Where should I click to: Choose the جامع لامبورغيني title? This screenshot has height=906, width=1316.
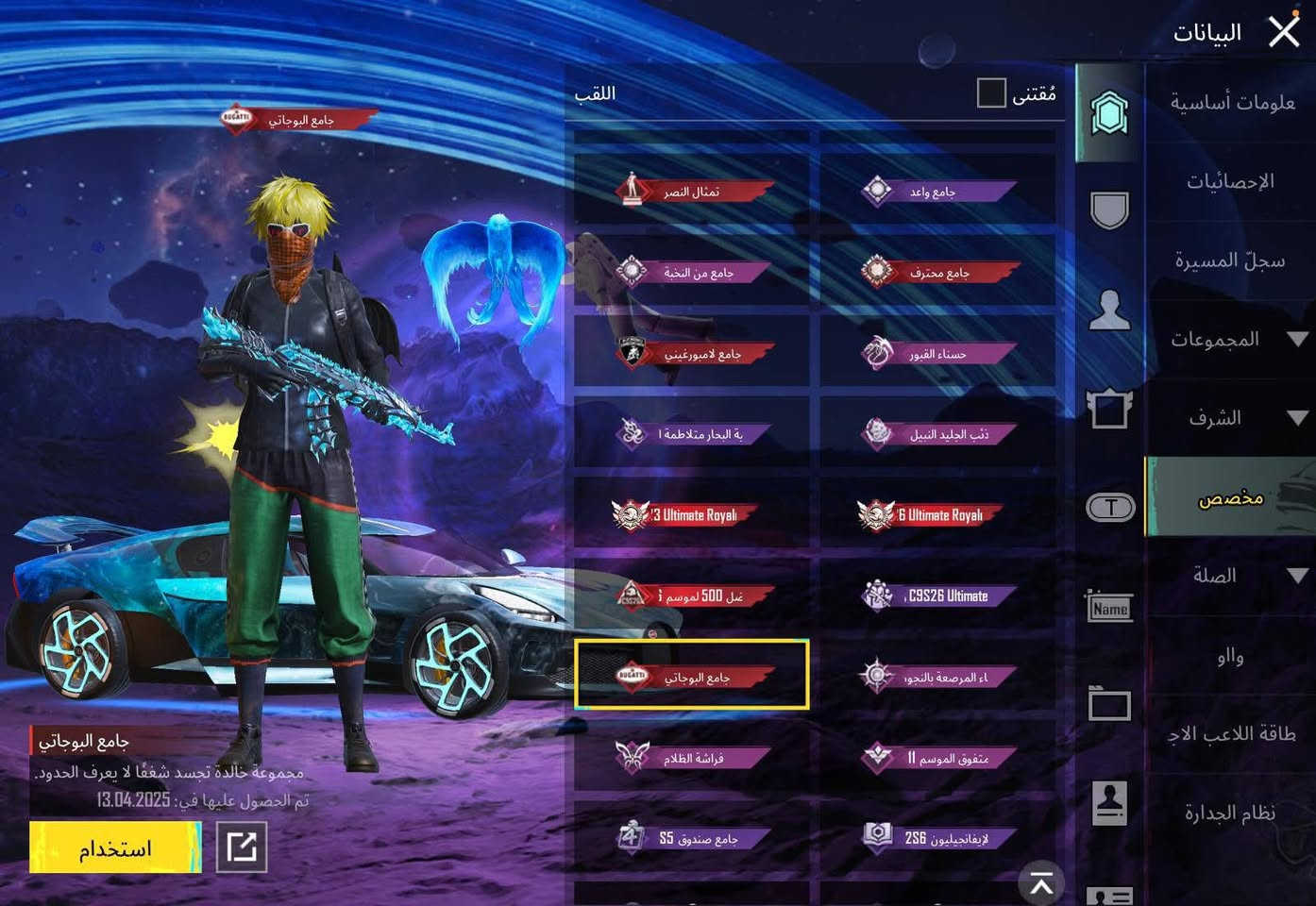tap(692, 354)
